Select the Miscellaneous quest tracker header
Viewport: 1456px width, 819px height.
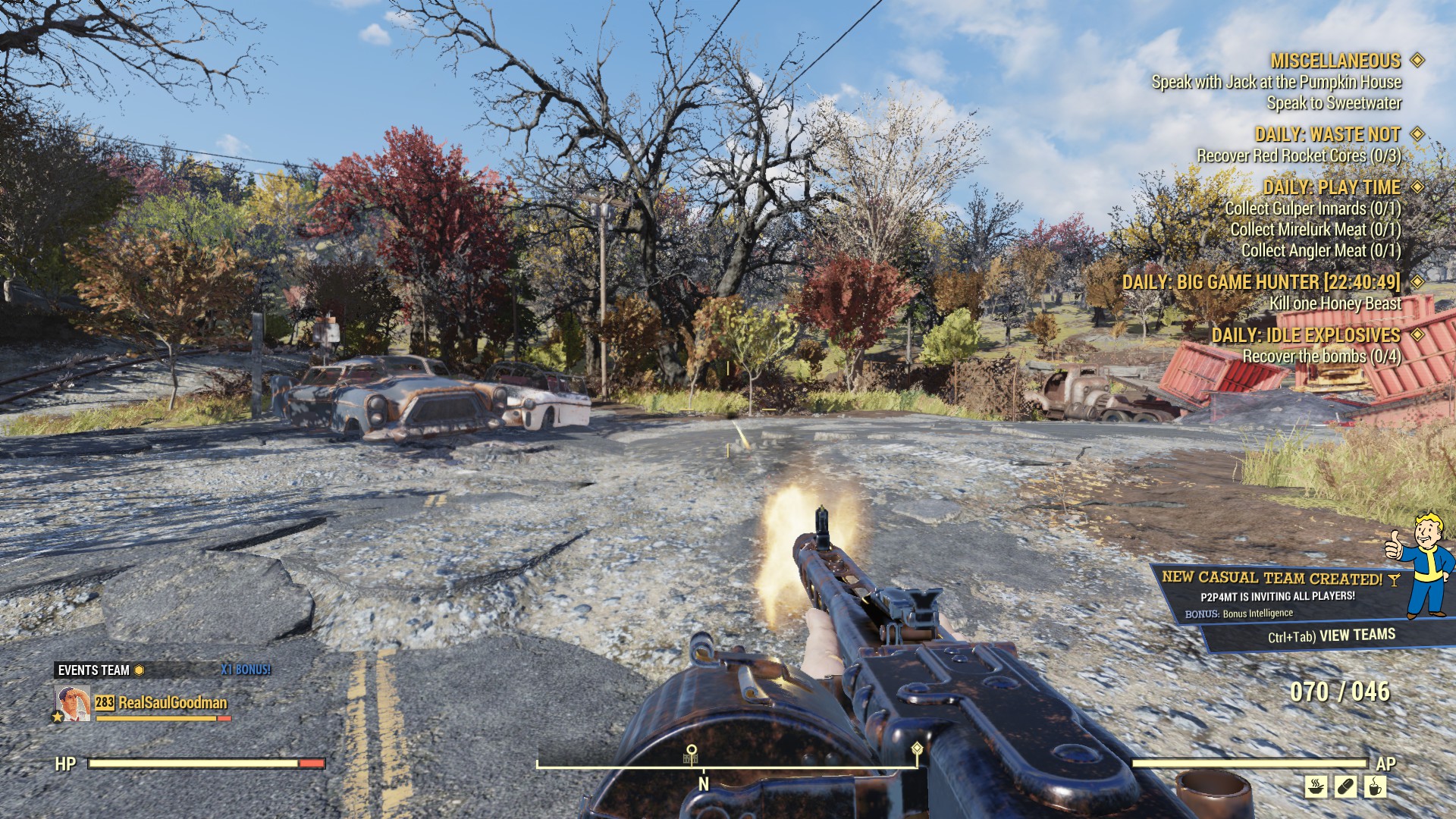coord(1335,61)
